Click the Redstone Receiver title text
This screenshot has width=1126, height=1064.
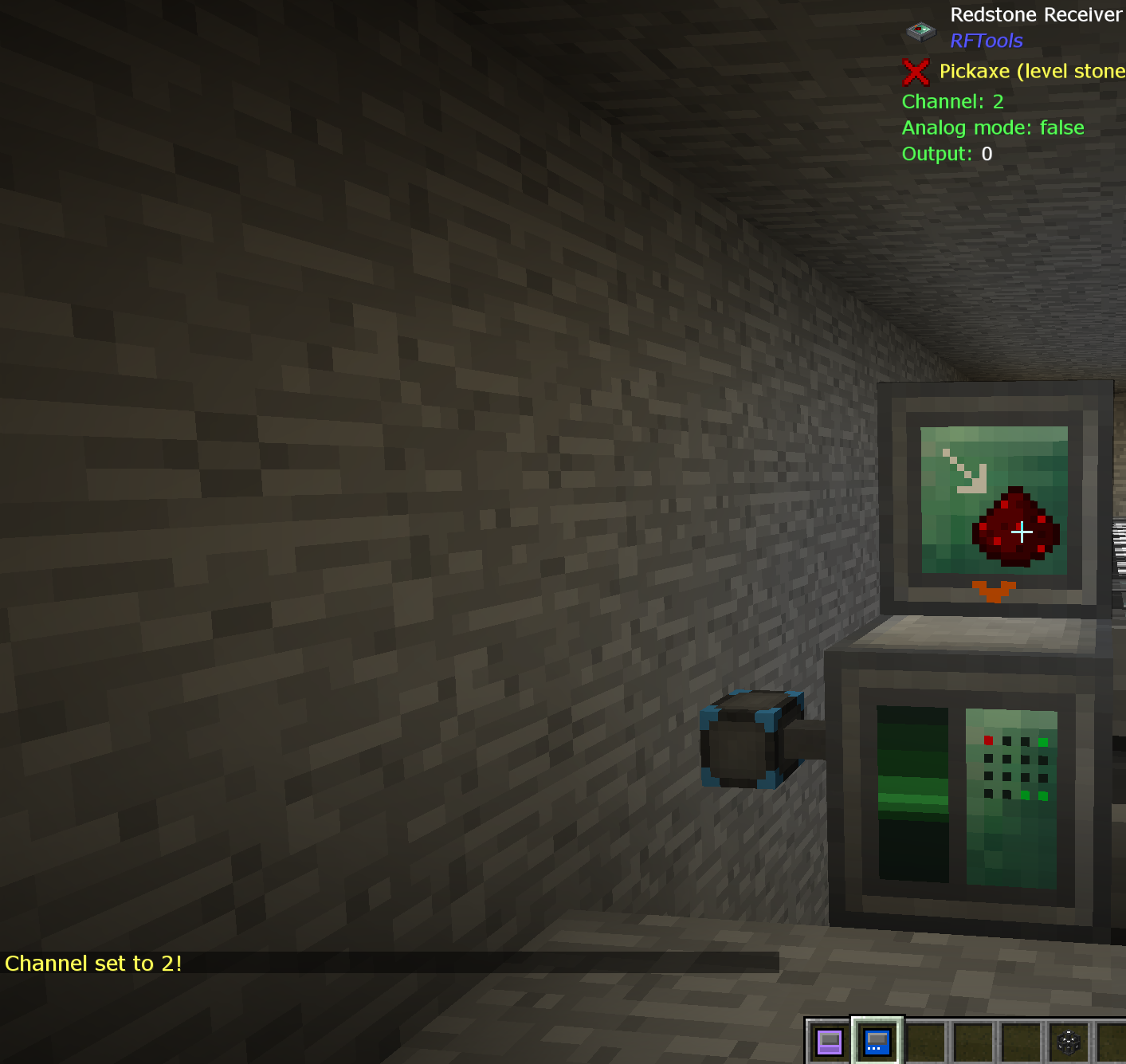[1035, 14]
